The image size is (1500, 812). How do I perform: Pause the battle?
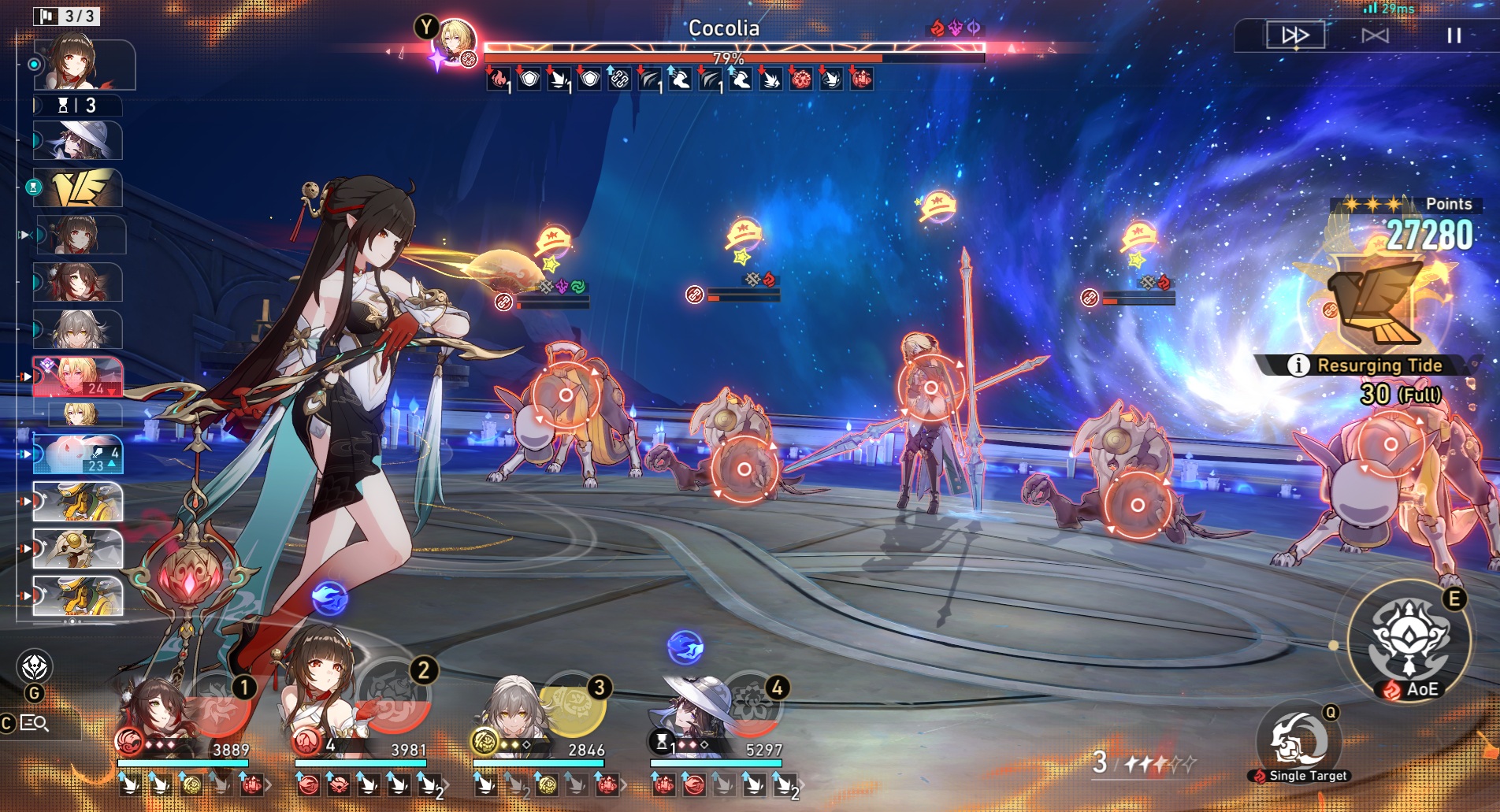1454,35
